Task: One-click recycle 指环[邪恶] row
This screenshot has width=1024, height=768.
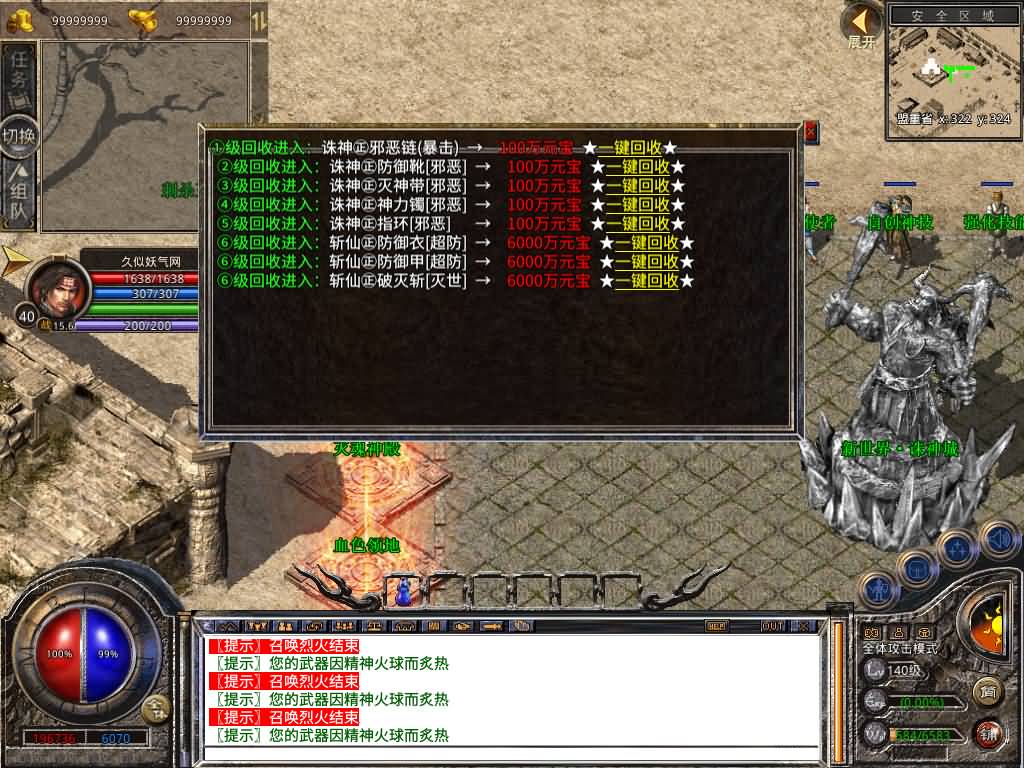Action: pos(637,223)
